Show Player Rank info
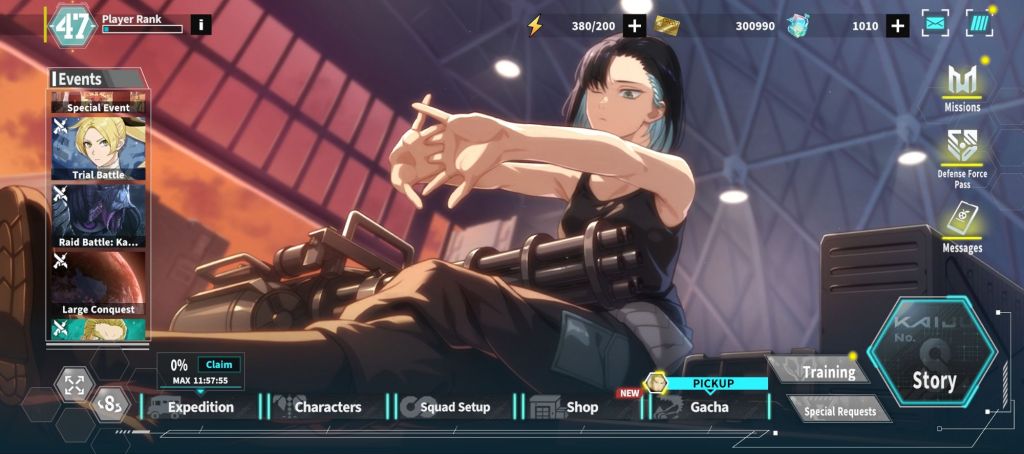Viewport: 1024px width, 454px height. 201,24
